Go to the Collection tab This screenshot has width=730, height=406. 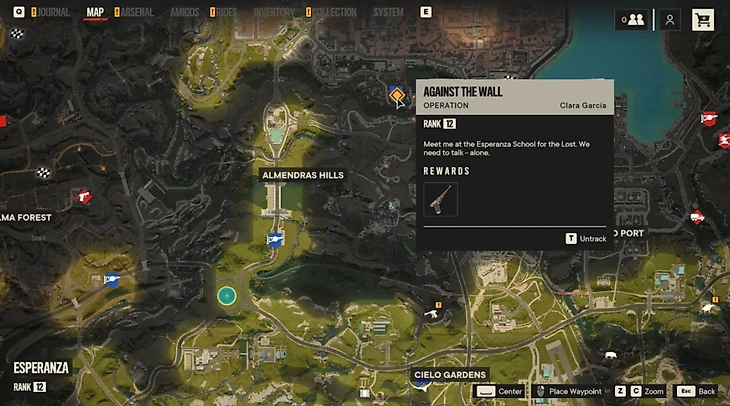pyautogui.click(x=334, y=13)
